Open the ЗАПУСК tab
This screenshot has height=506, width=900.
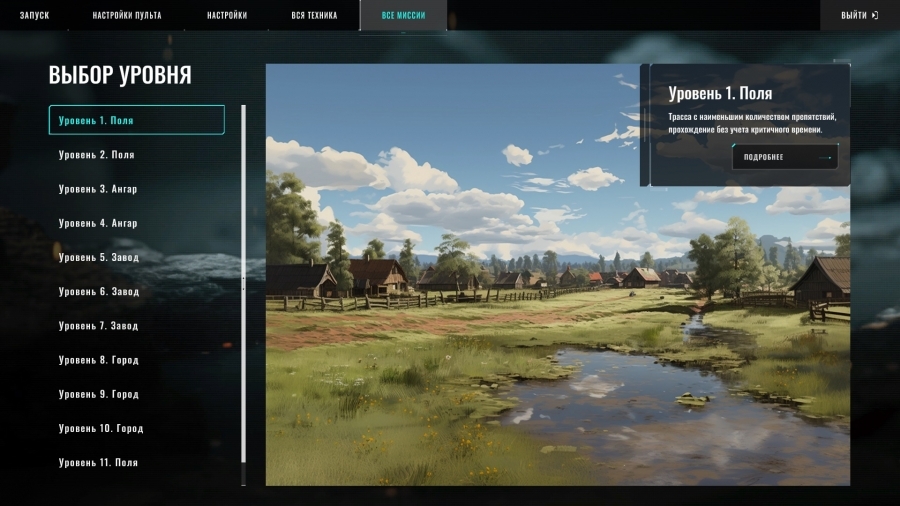coord(34,16)
